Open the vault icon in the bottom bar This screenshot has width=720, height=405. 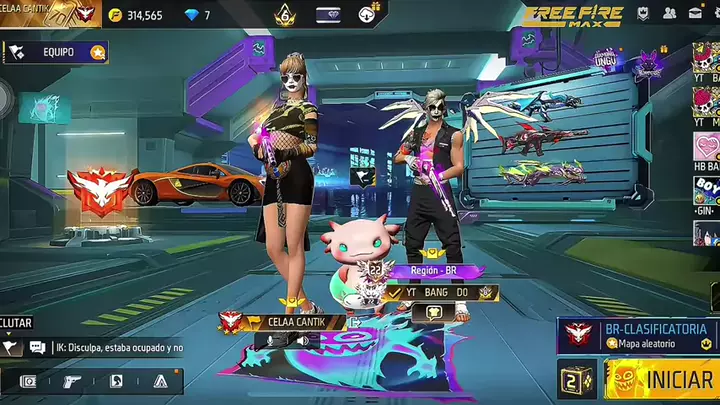tap(27, 381)
